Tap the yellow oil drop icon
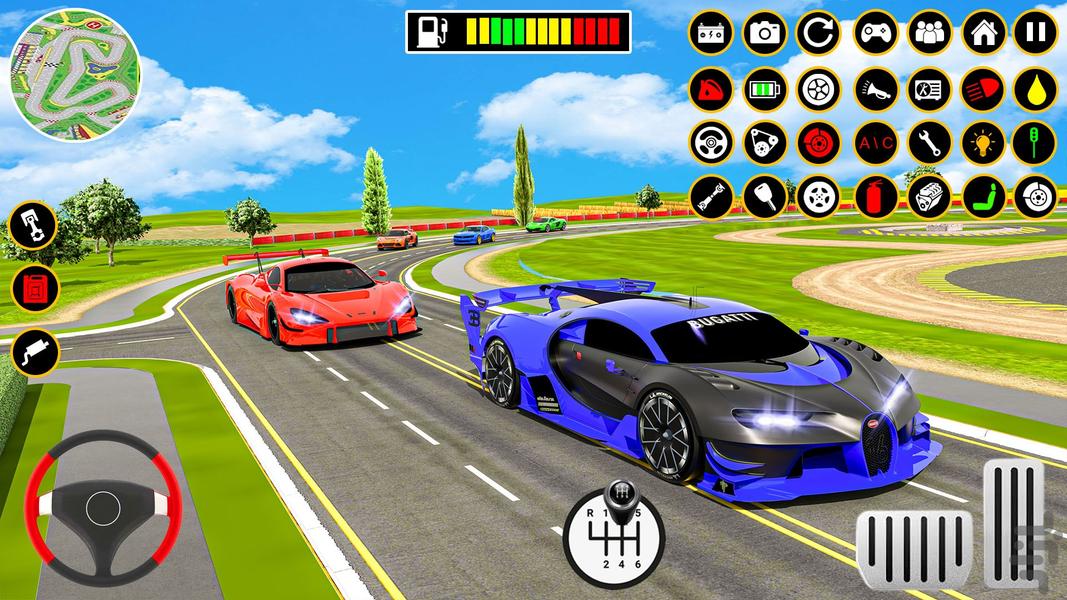The height and width of the screenshot is (600, 1067). point(1035,88)
